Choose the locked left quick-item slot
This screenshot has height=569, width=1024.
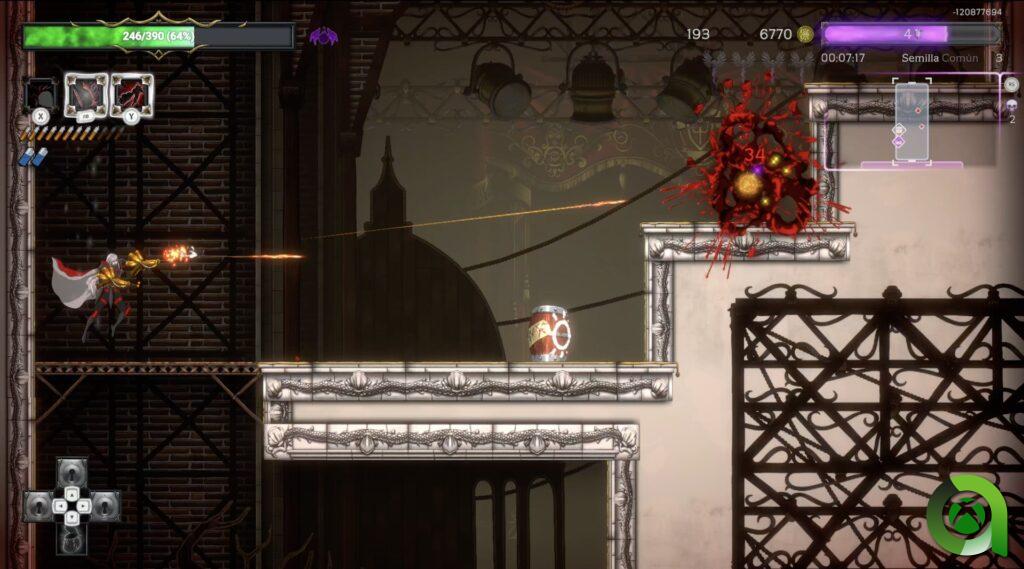[x=38, y=505]
